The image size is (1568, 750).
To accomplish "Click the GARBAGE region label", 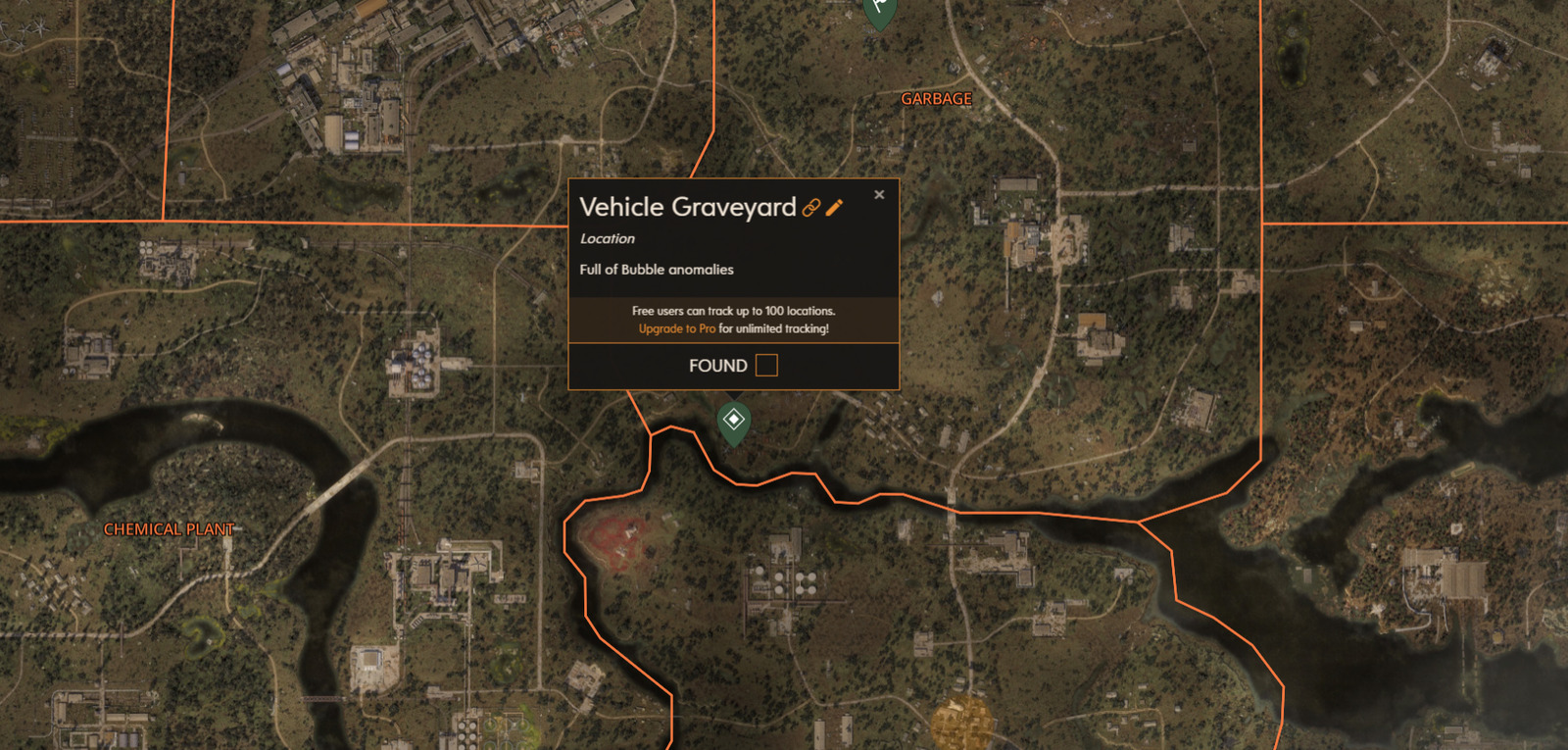I will tap(935, 98).
